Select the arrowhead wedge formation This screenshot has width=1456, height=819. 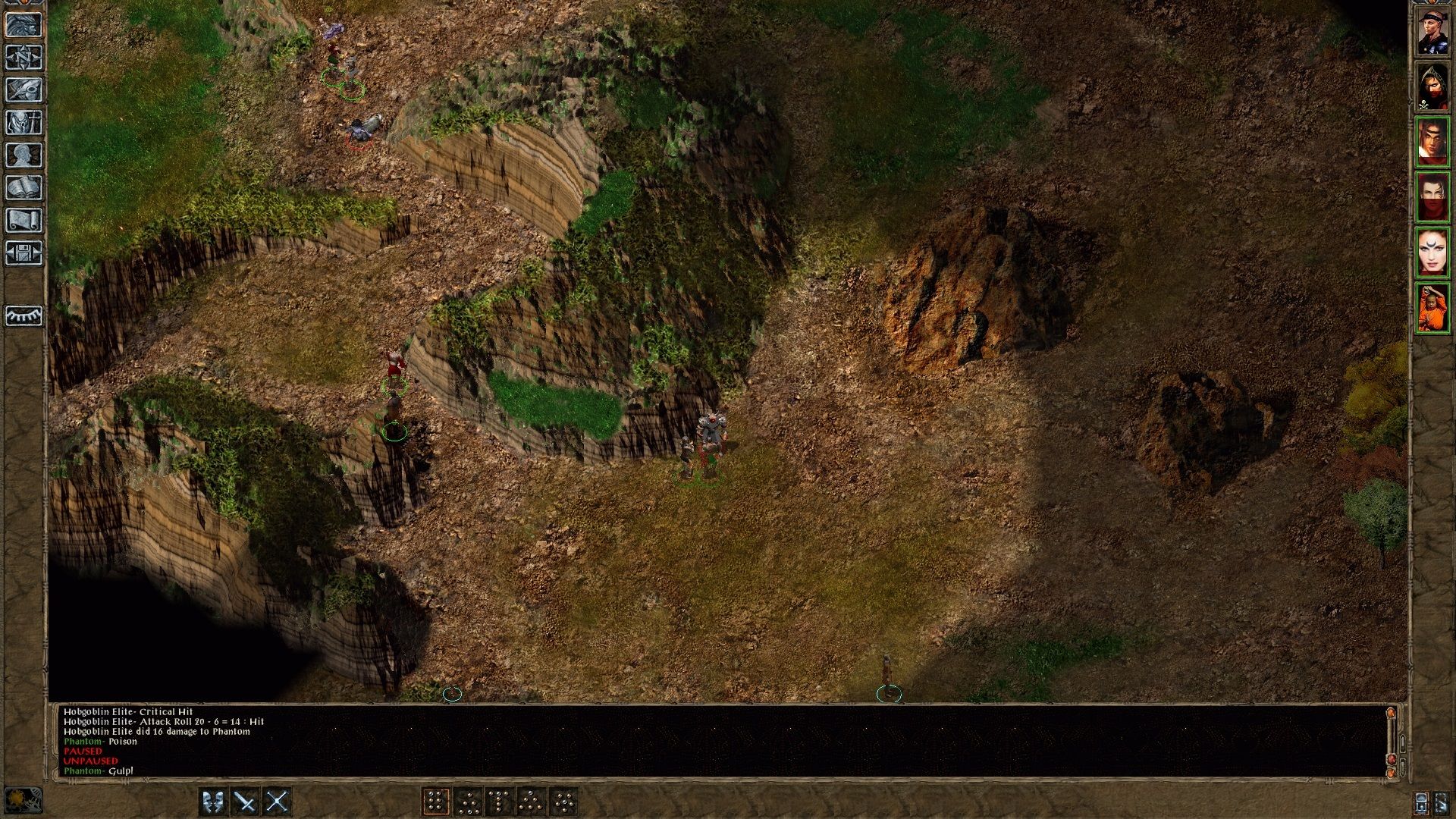point(532,801)
